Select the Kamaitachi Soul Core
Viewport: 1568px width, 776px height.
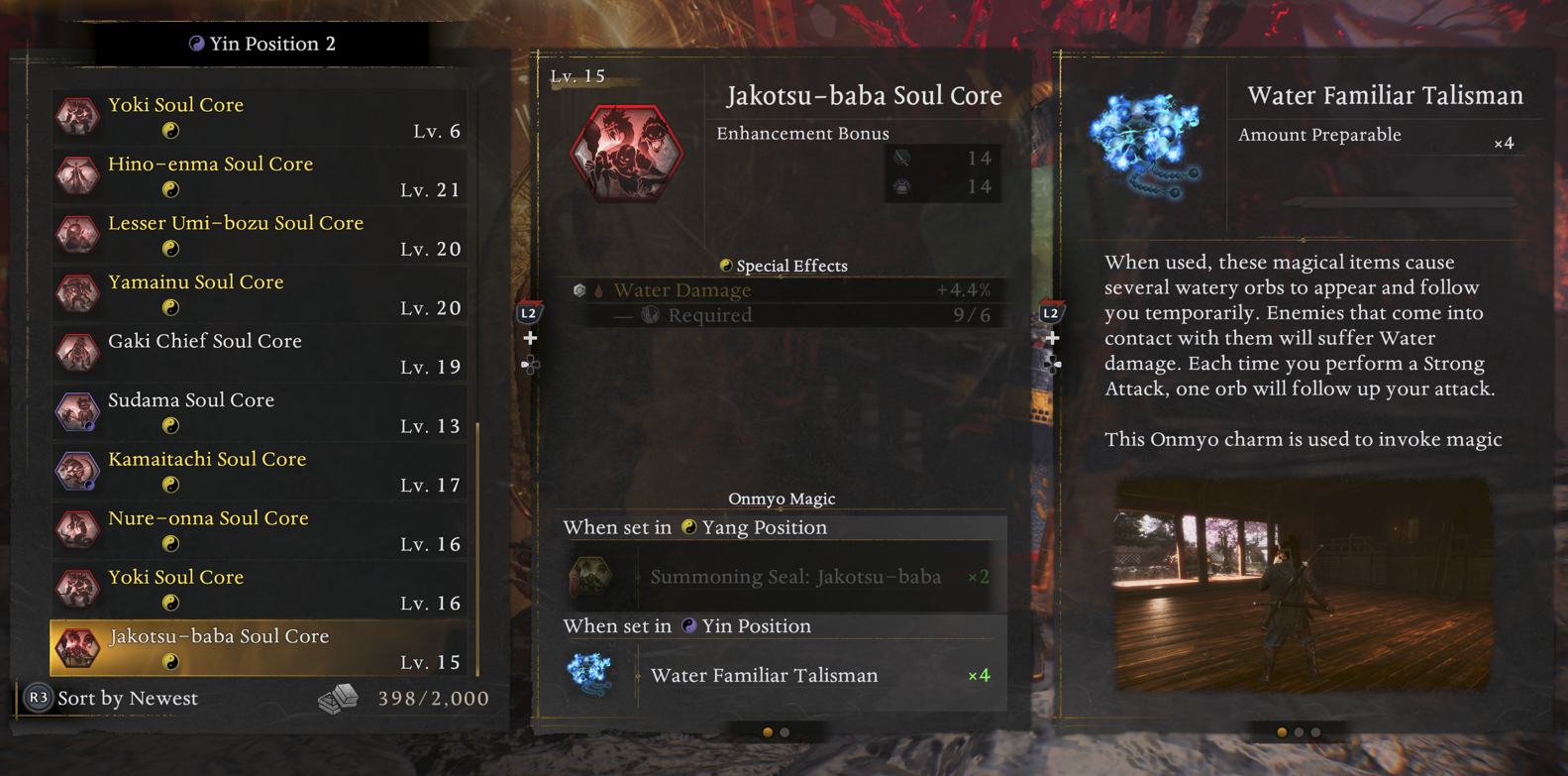[x=260, y=471]
